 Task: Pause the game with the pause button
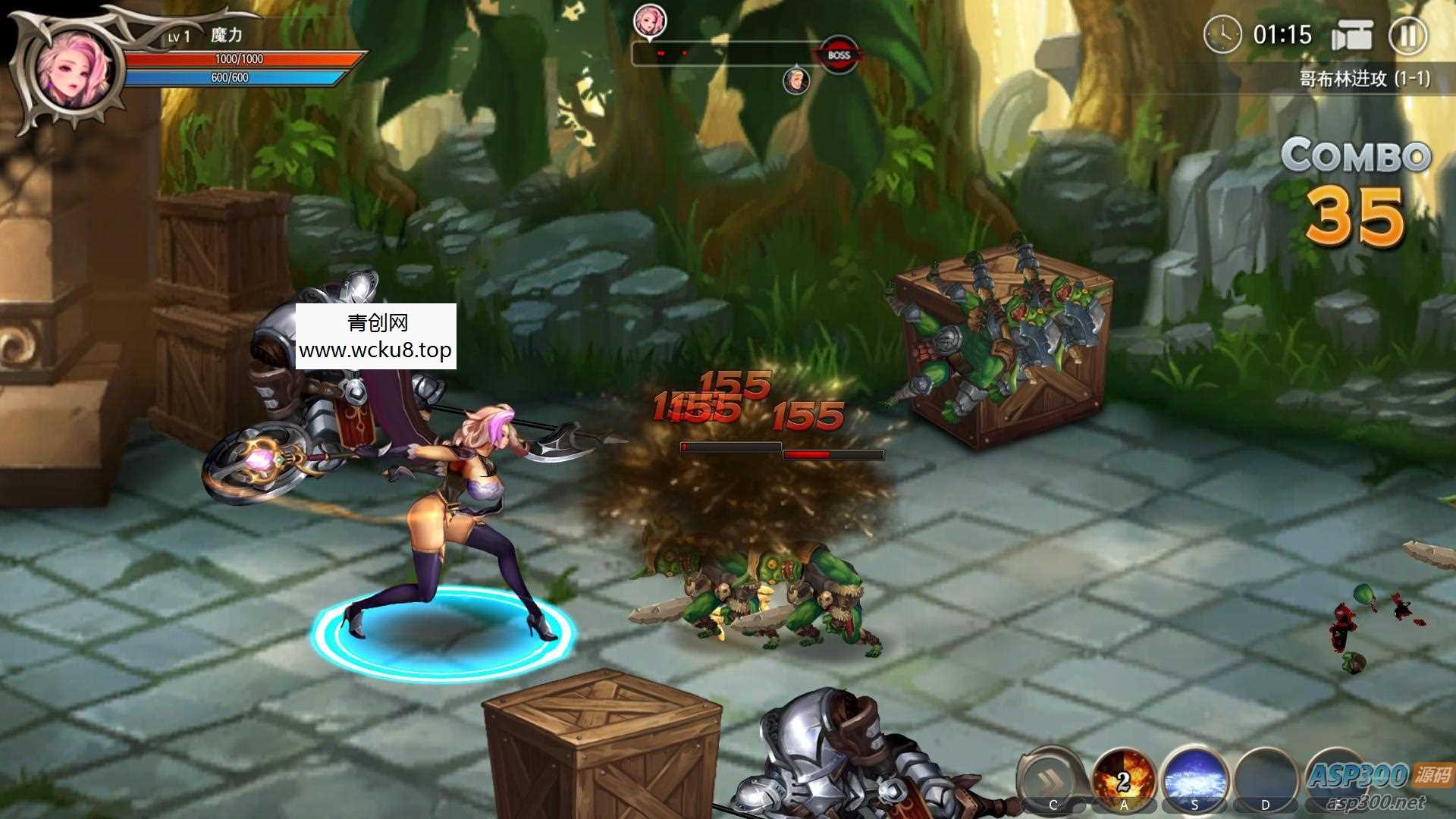point(1407,36)
